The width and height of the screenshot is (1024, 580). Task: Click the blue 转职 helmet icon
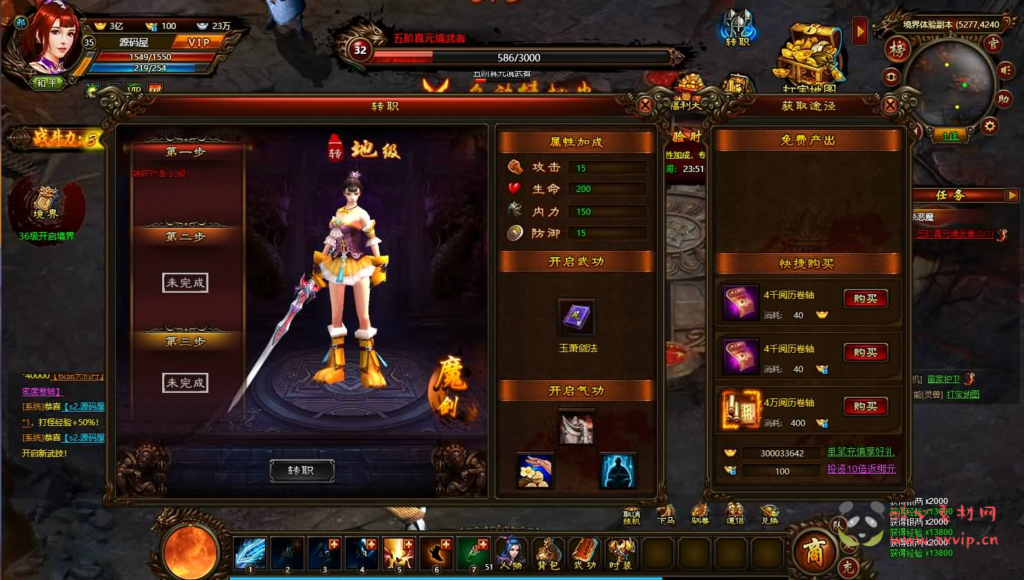coord(738,28)
